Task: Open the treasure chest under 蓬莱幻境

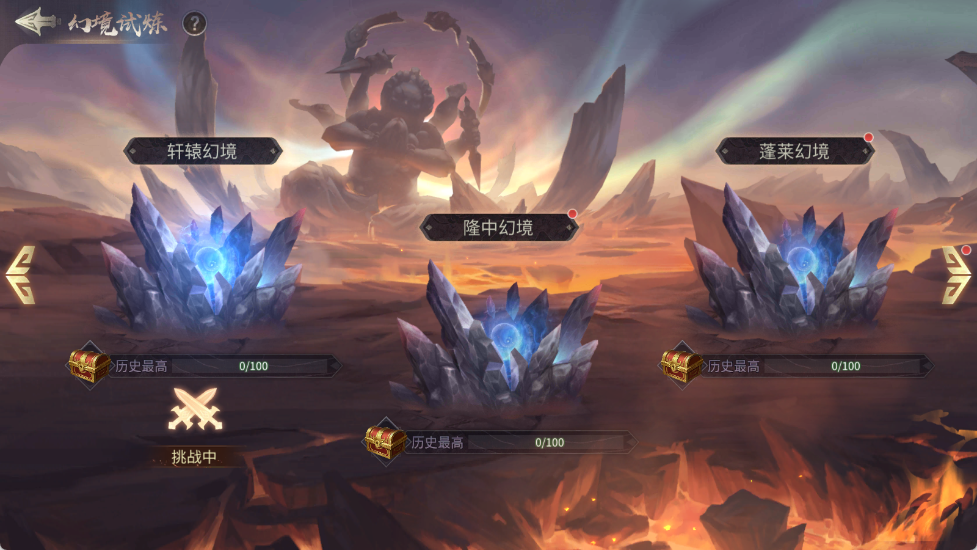Action: pyautogui.click(x=681, y=365)
